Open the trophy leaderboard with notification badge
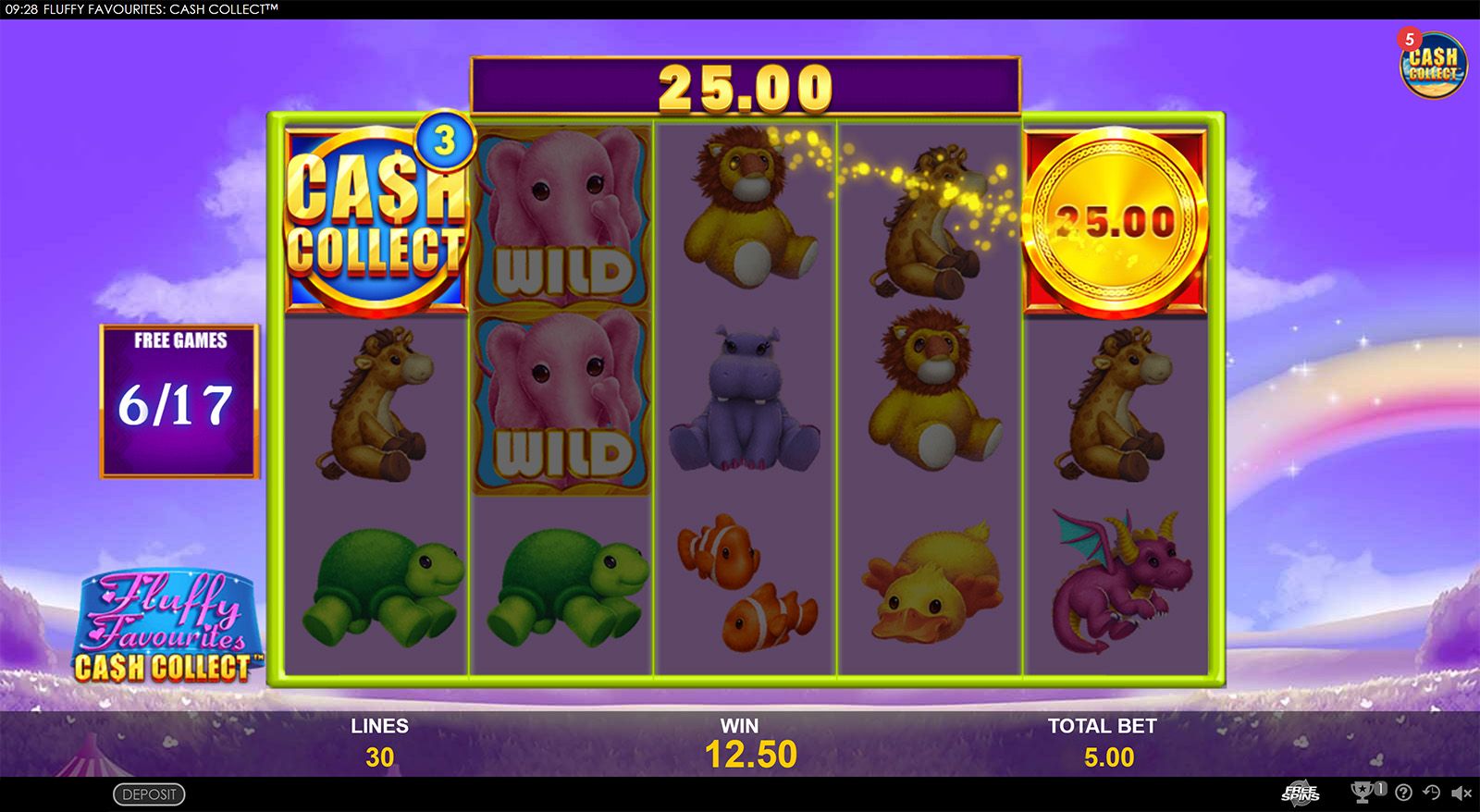Screen dimensions: 1480x812 1362,792
